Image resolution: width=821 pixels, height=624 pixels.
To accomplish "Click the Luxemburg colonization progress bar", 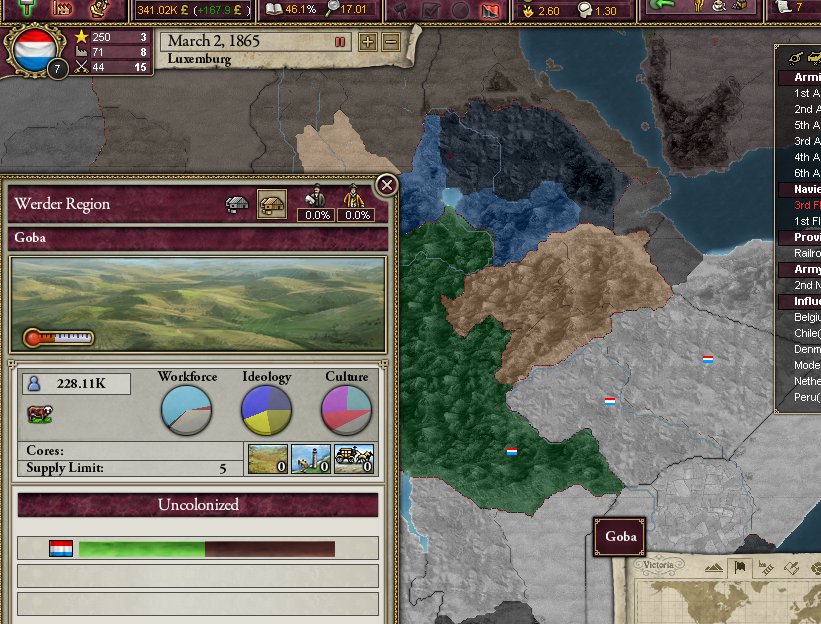I will click(206, 549).
